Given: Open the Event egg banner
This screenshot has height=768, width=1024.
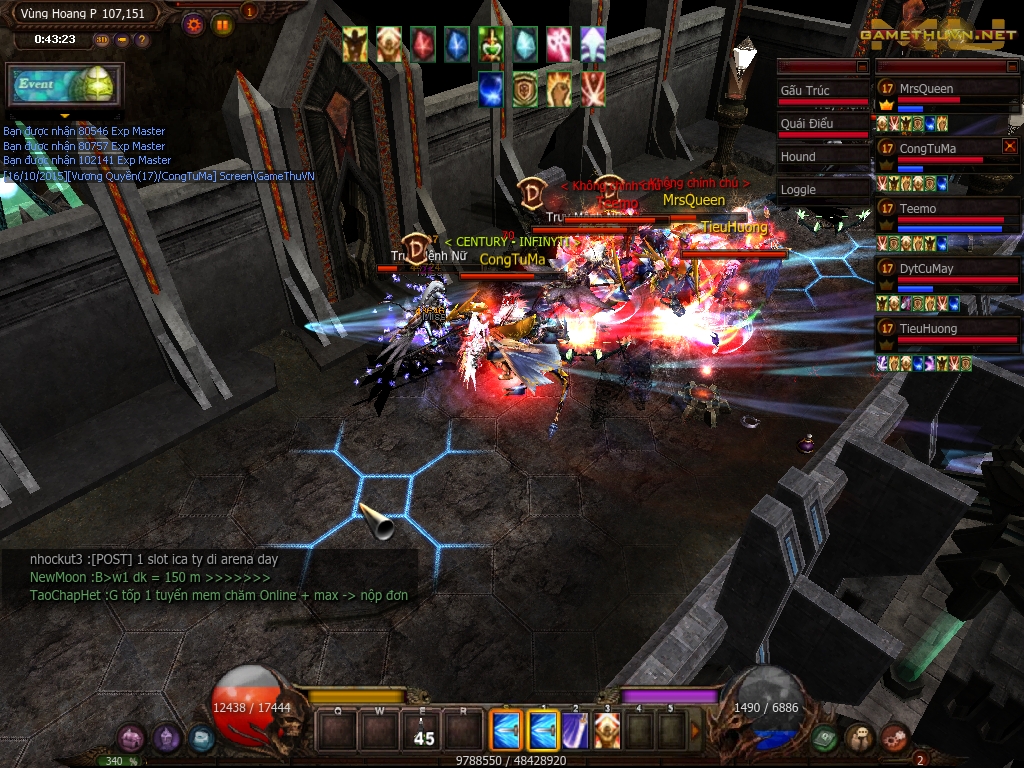Looking at the screenshot, I should 65,85.
